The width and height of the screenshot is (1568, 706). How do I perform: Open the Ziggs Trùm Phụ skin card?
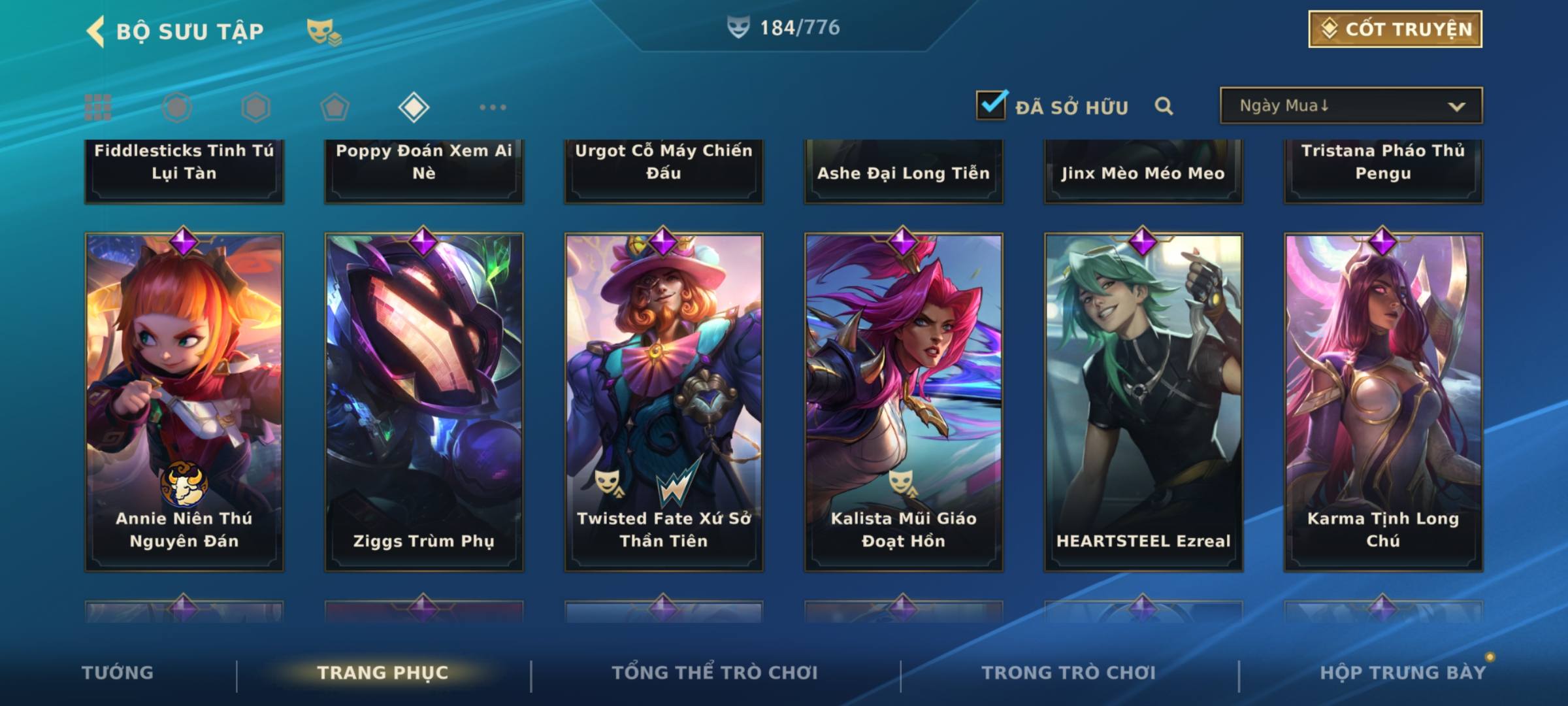pos(424,401)
